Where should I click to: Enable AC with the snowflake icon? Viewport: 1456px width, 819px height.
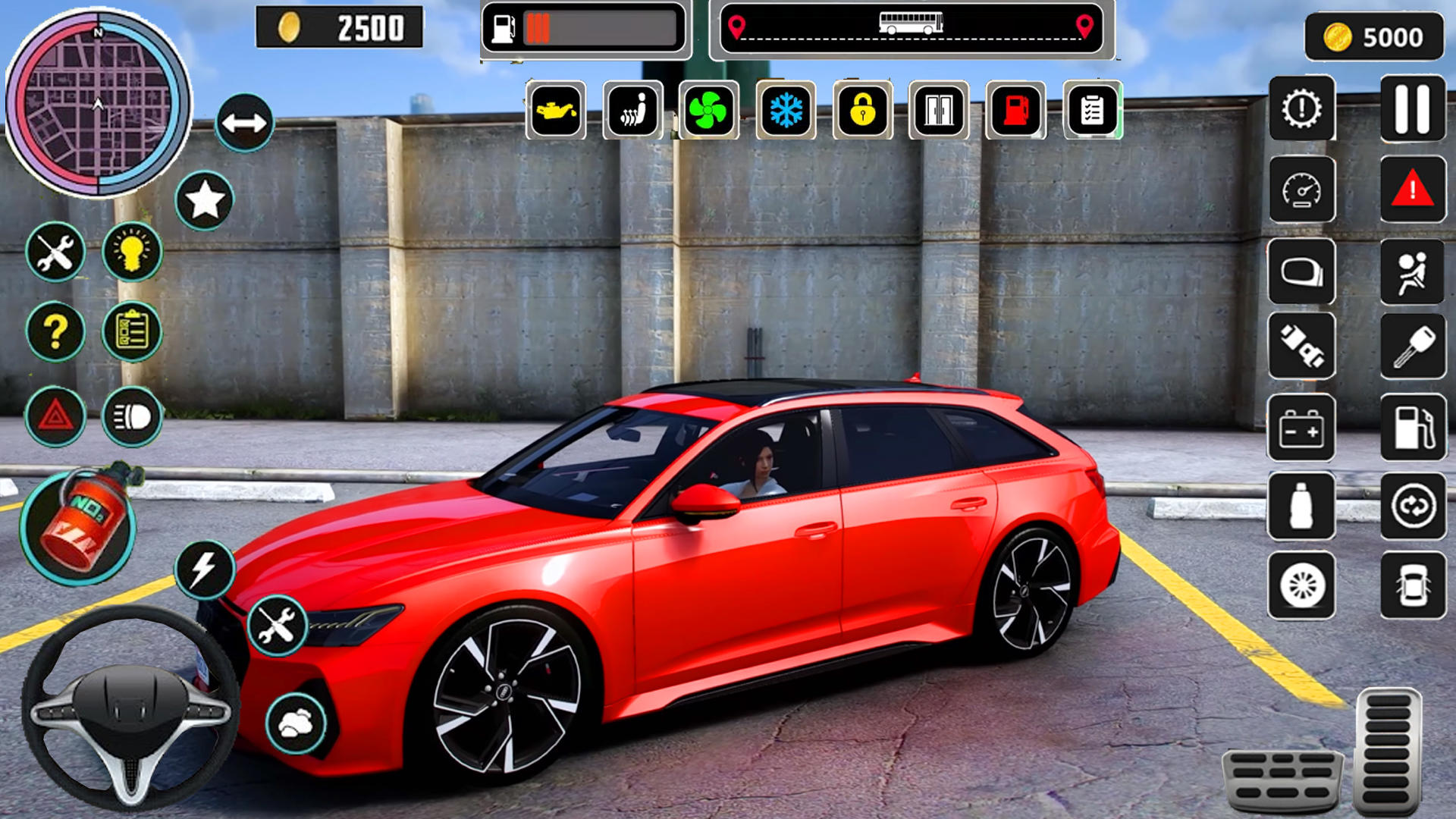pyautogui.click(x=785, y=112)
